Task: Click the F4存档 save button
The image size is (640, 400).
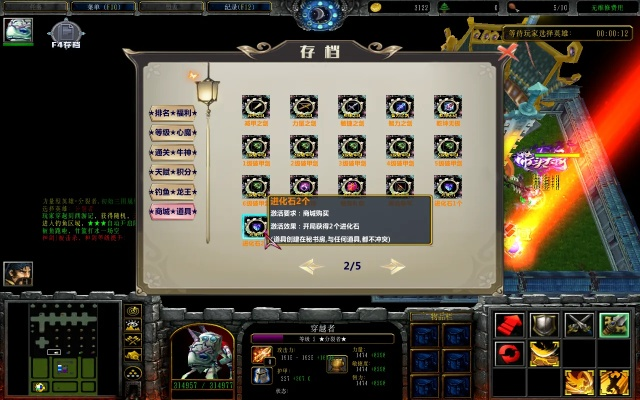Action: pyautogui.click(x=66, y=33)
